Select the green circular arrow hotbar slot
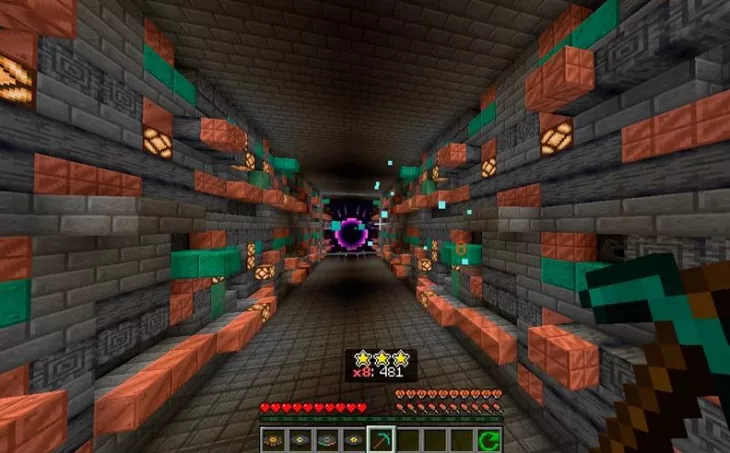The height and width of the screenshot is (453, 730). [x=488, y=439]
